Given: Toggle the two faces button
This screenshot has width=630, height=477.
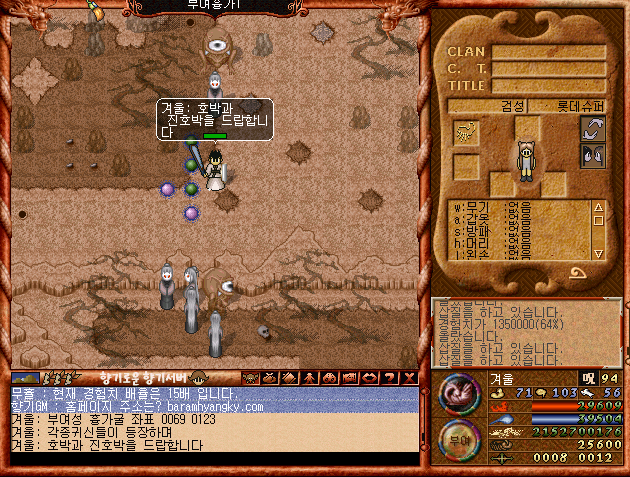Looking at the screenshot, I should pyautogui.click(x=593, y=155).
